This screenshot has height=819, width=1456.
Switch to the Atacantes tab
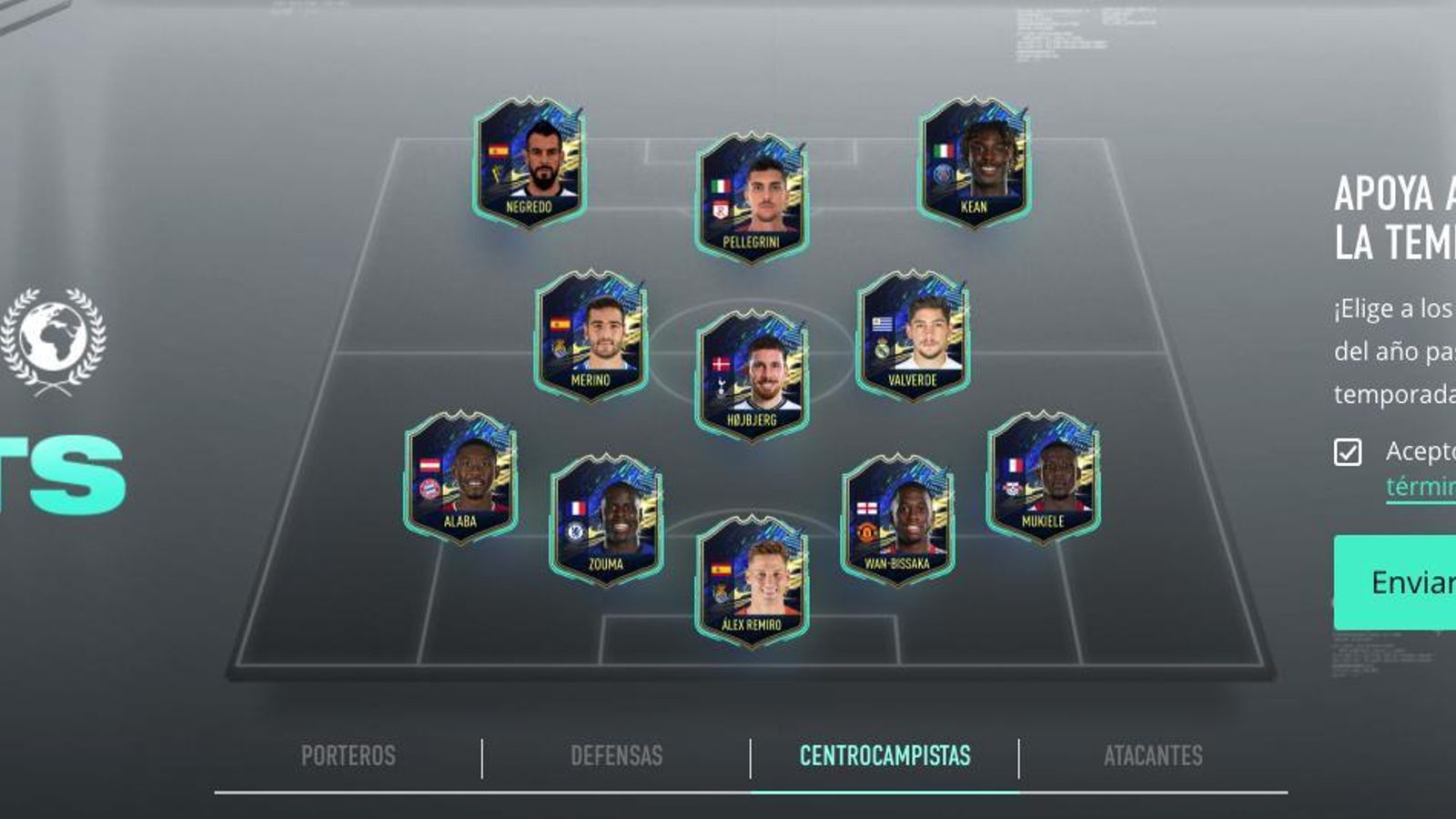(1153, 756)
